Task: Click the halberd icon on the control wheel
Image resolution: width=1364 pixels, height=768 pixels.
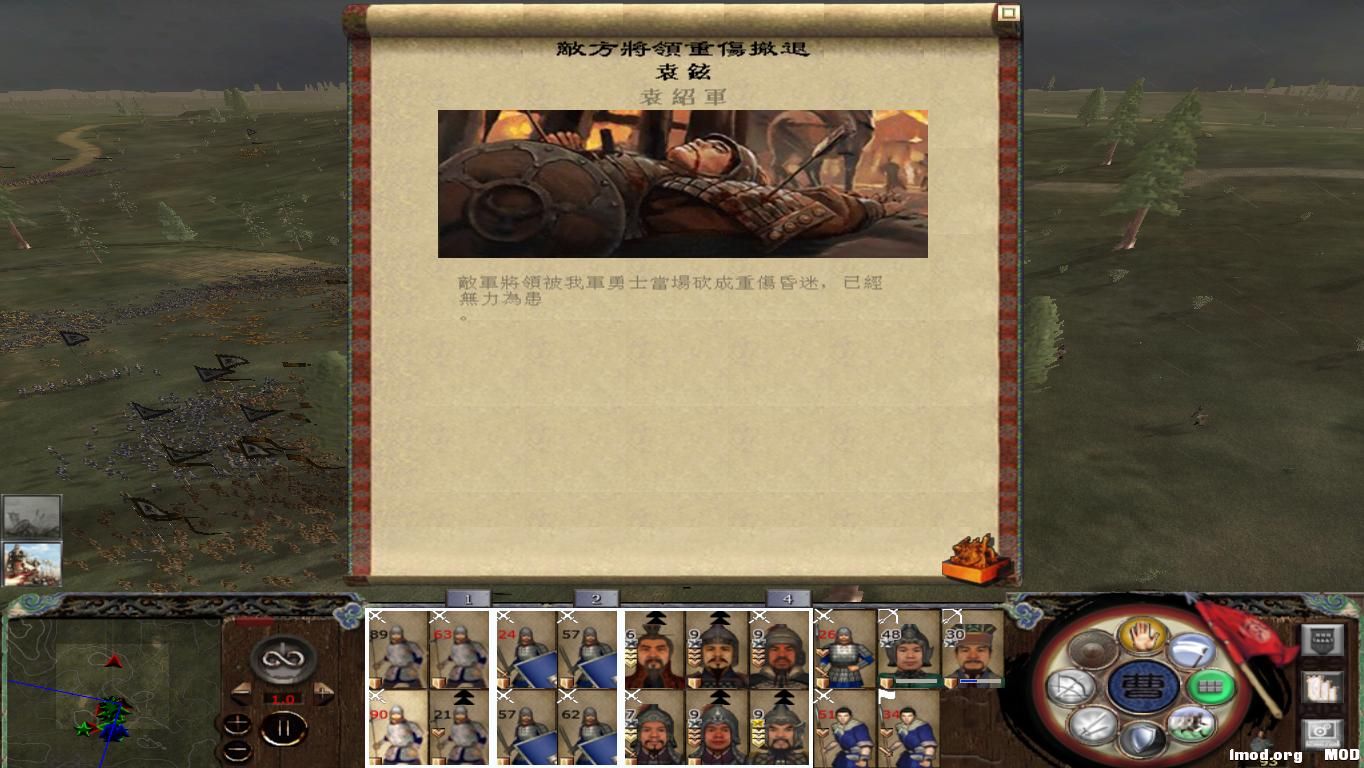Action: tap(1194, 649)
